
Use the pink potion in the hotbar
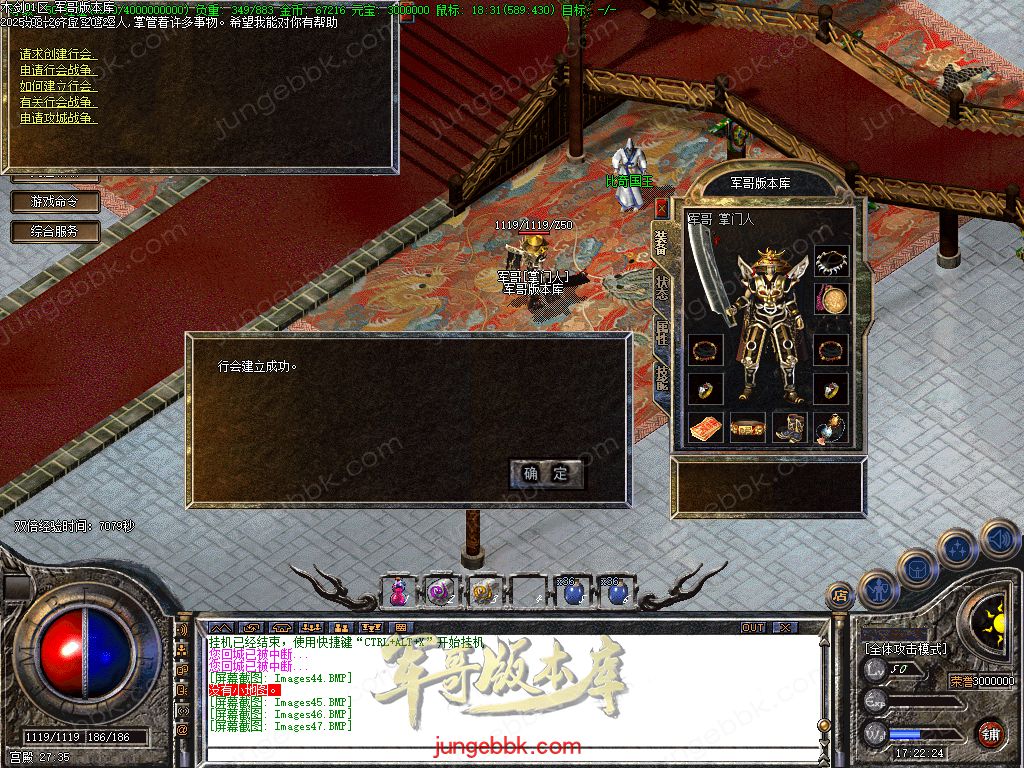[398, 592]
